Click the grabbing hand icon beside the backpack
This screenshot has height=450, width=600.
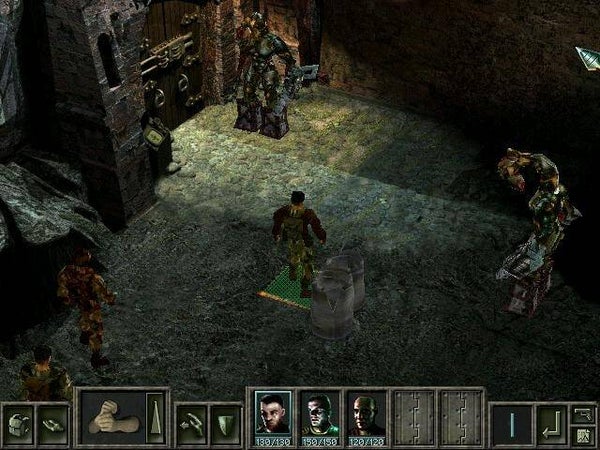[52, 422]
